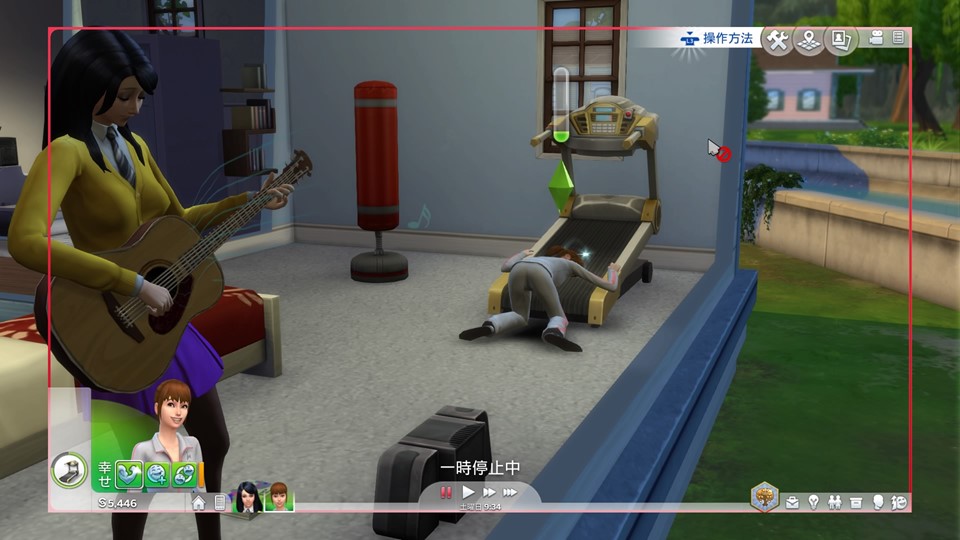Set game speed to fast forward

click(489, 492)
